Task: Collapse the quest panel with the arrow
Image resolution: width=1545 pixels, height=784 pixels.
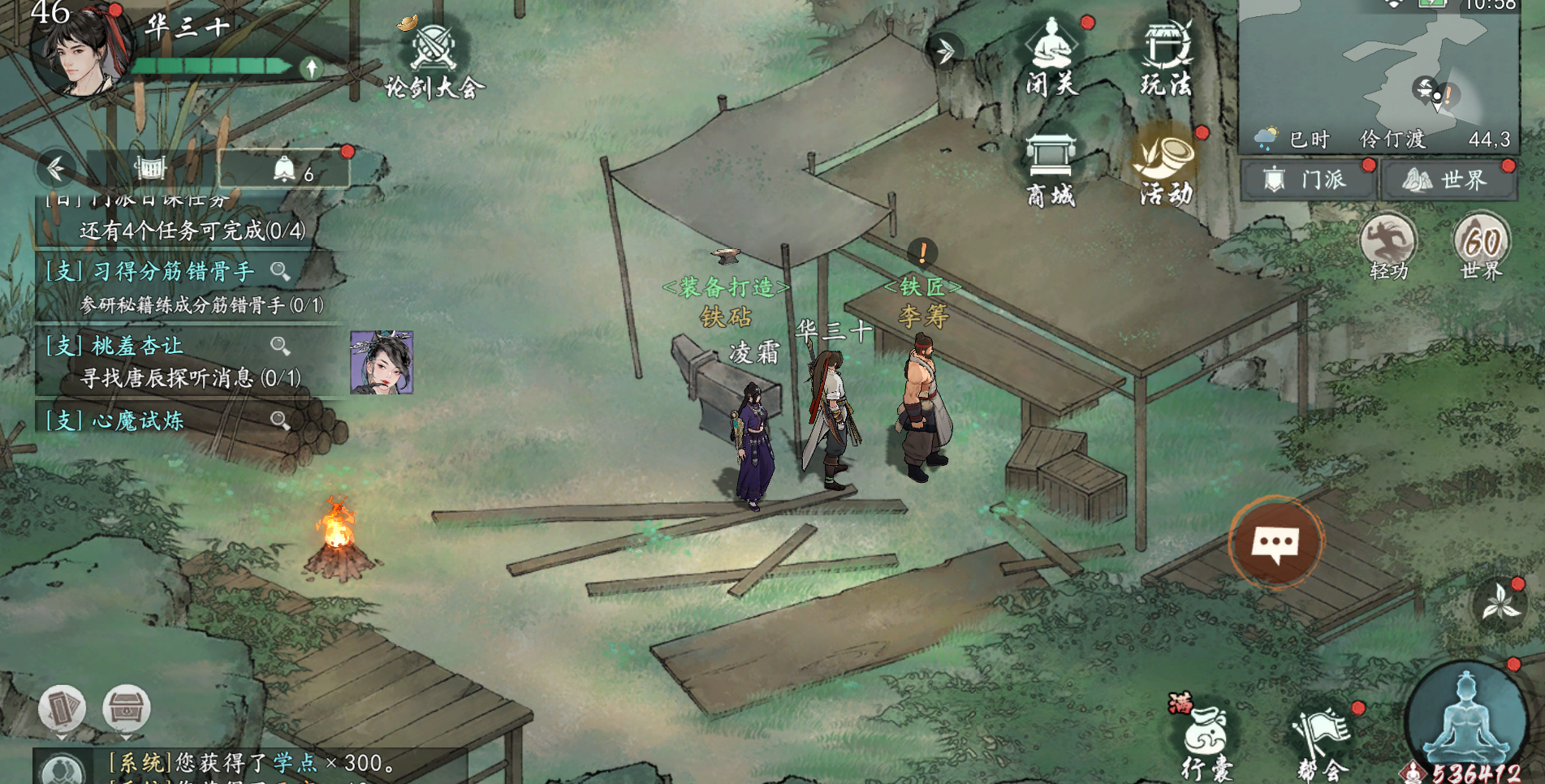Action: click(56, 169)
